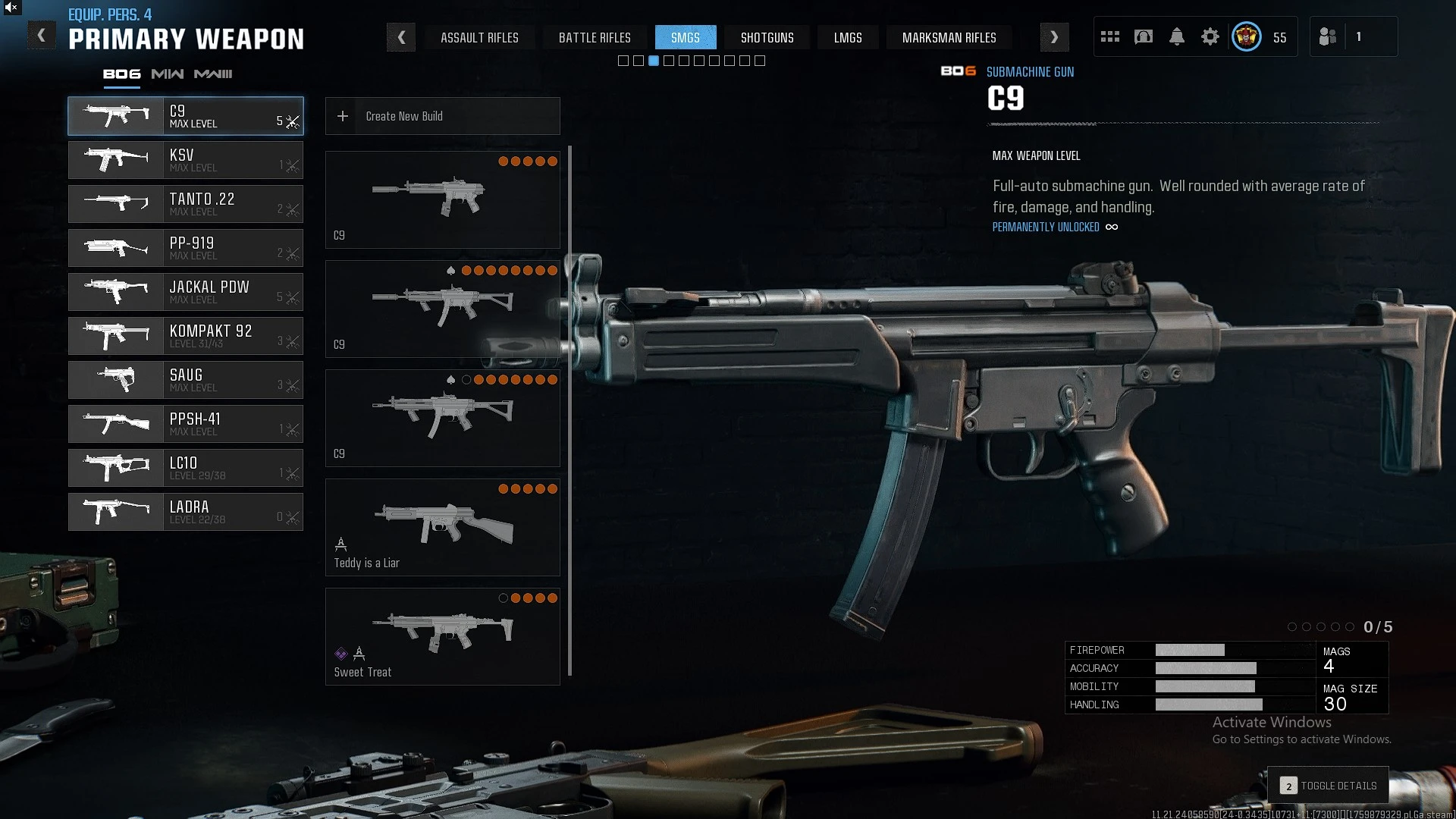Open the Teddy is a Liar blueprint

click(443, 527)
